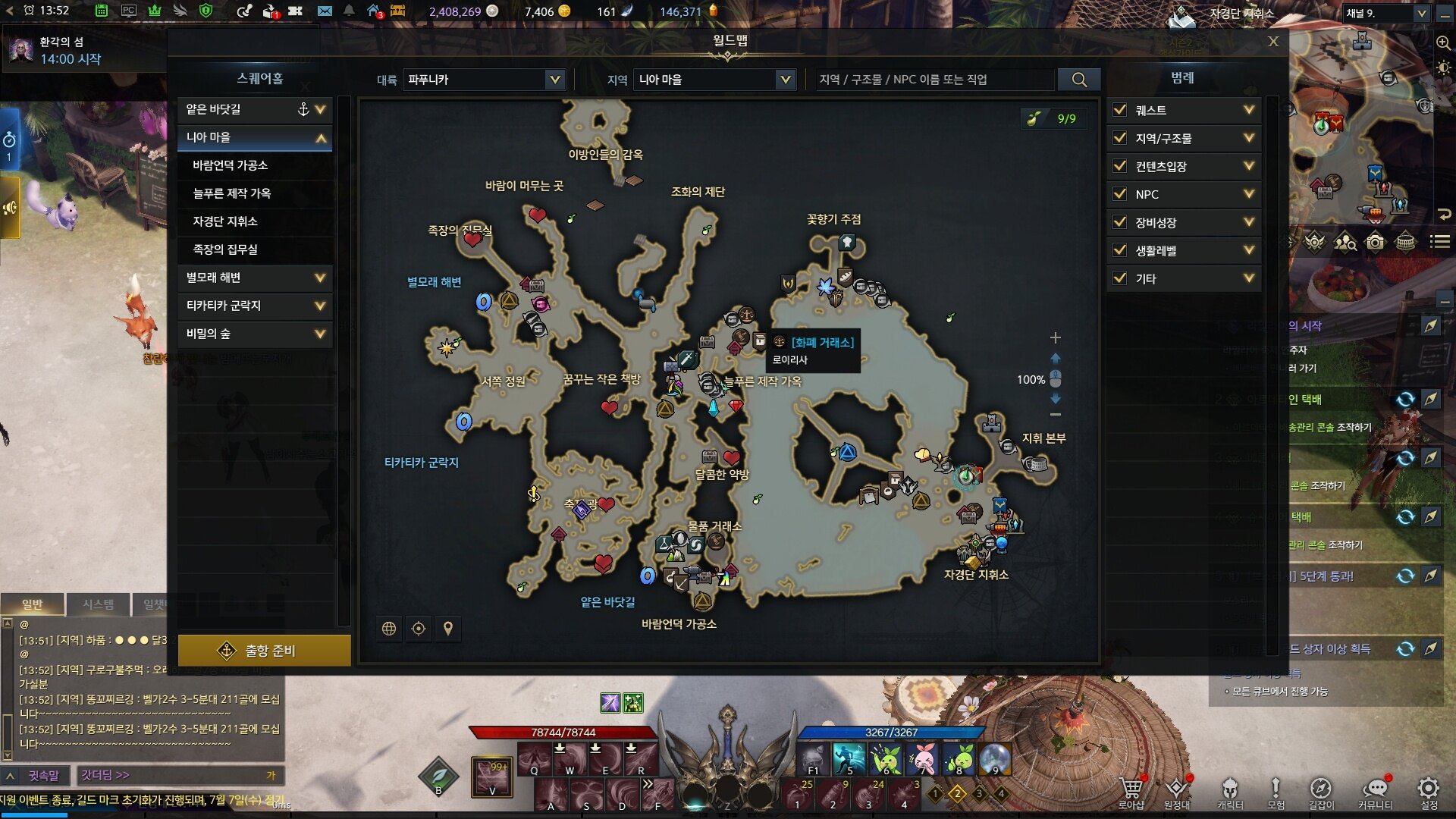Screen dimensions: 1456x819
Task: Zoom out the map with the minus button
Action: pyautogui.click(x=1055, y=415)
